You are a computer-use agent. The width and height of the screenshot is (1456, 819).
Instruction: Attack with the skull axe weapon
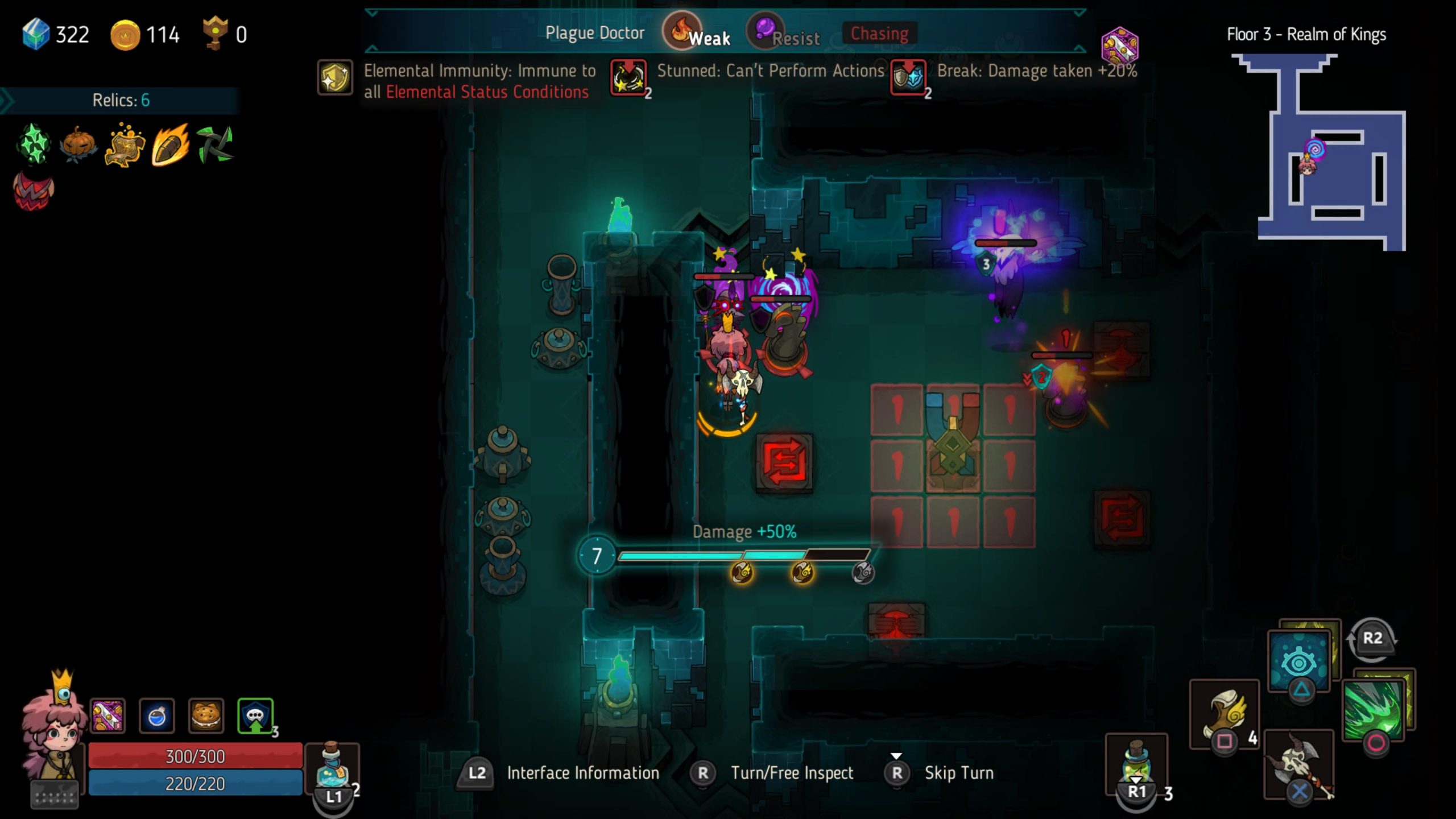1299,763
